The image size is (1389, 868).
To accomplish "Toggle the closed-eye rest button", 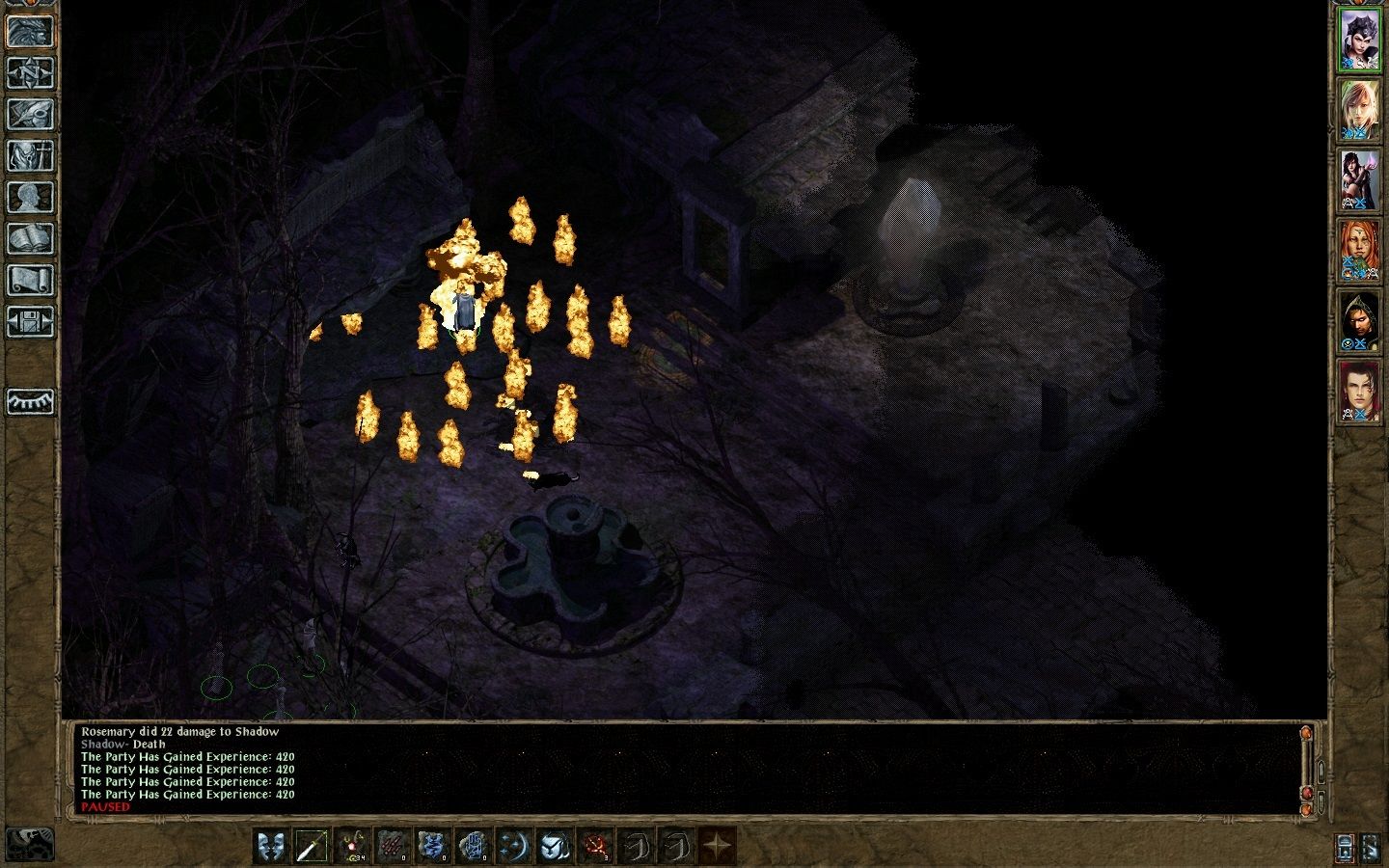I will 30,400.
